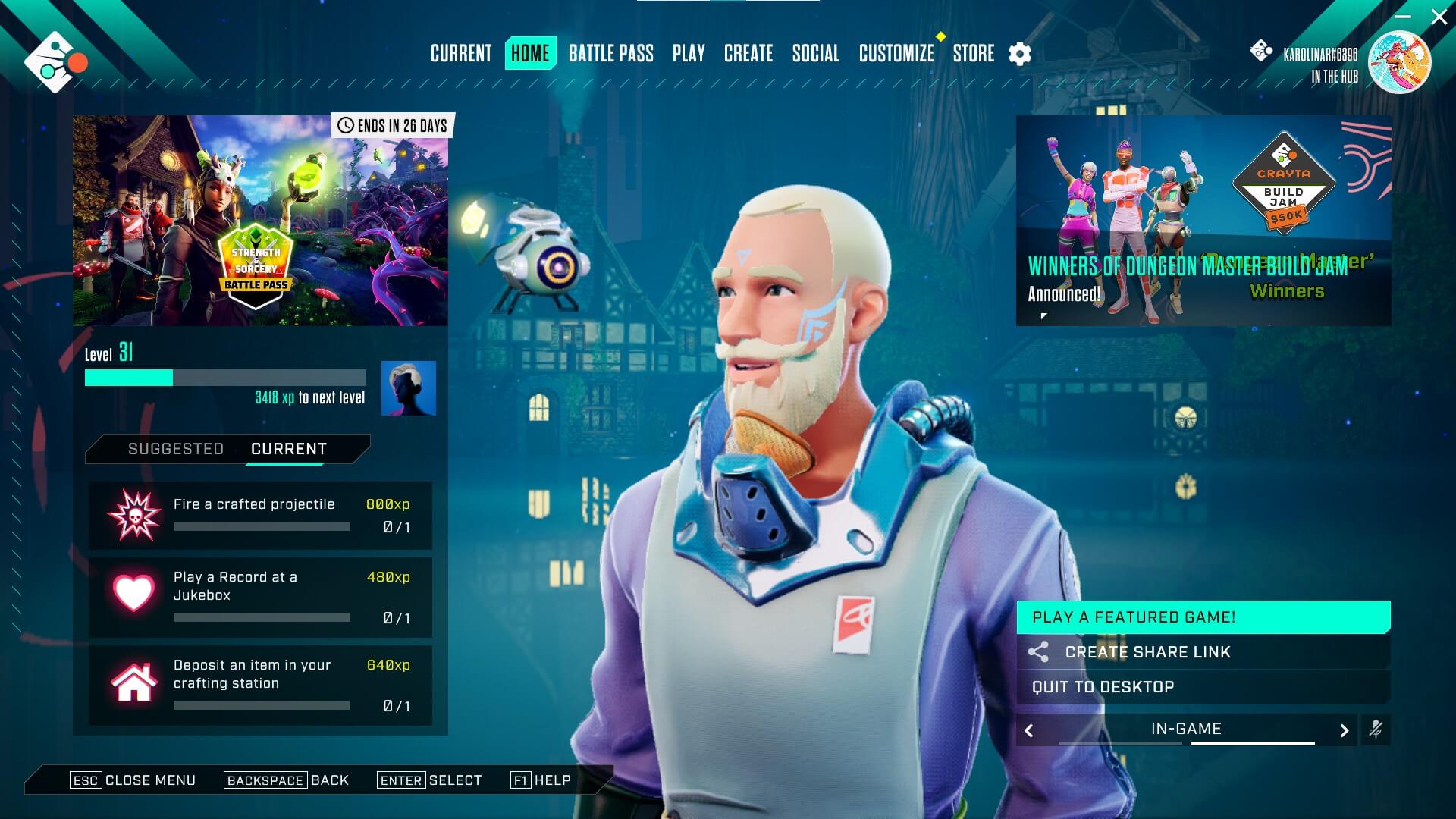The width and height of the screenshot is (1456, 819).
Task: Open the Strength & Sorcery Battle Pass banner
Action: coord(260,221)
